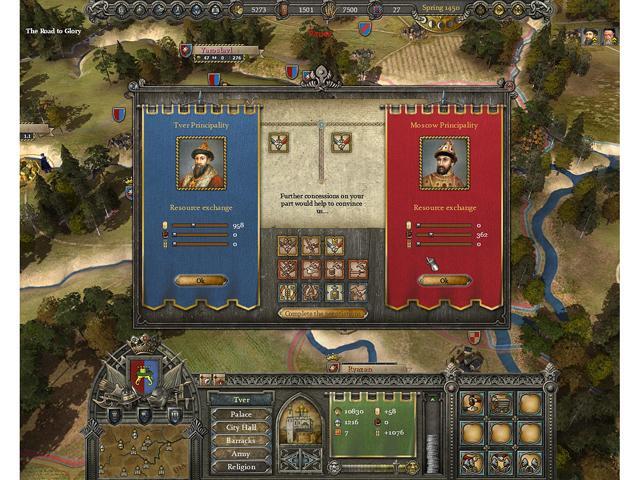Open the Barracks menu
The image size is (640, 480).
(x=241, y=440)
